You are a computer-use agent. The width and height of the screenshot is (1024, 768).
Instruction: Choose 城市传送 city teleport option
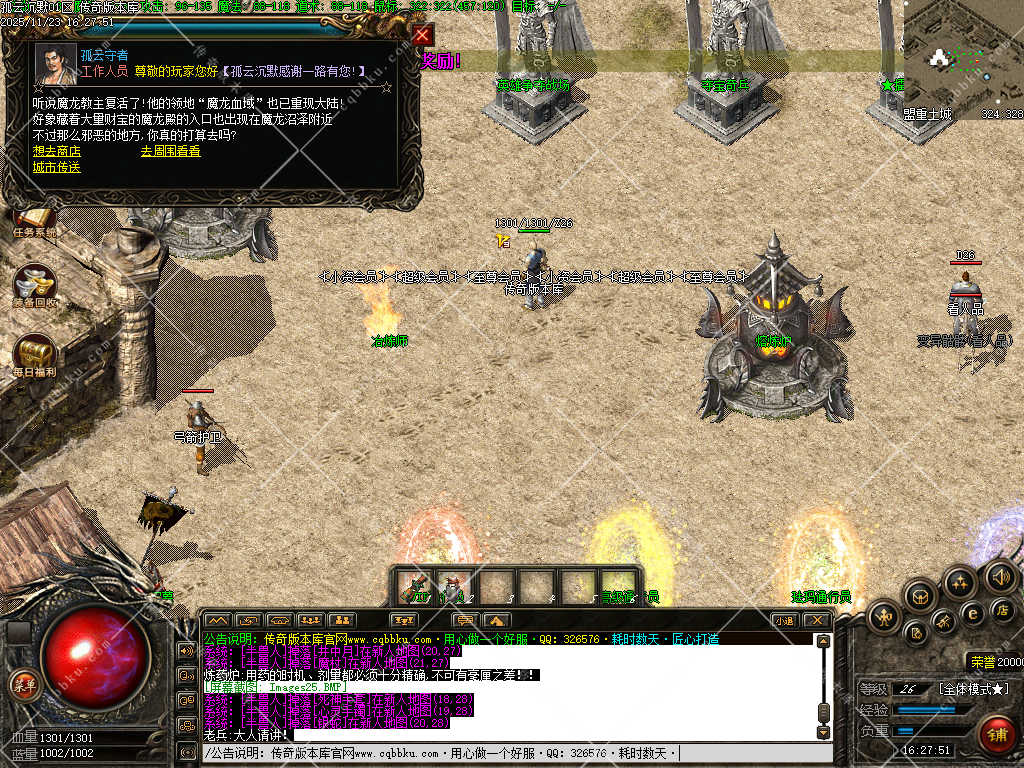coord(56,167)
